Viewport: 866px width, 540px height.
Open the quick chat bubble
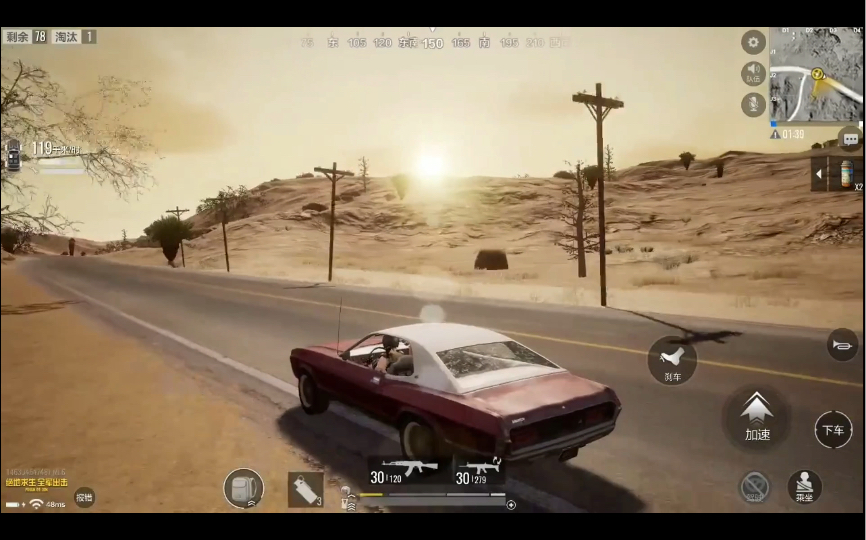849,139
